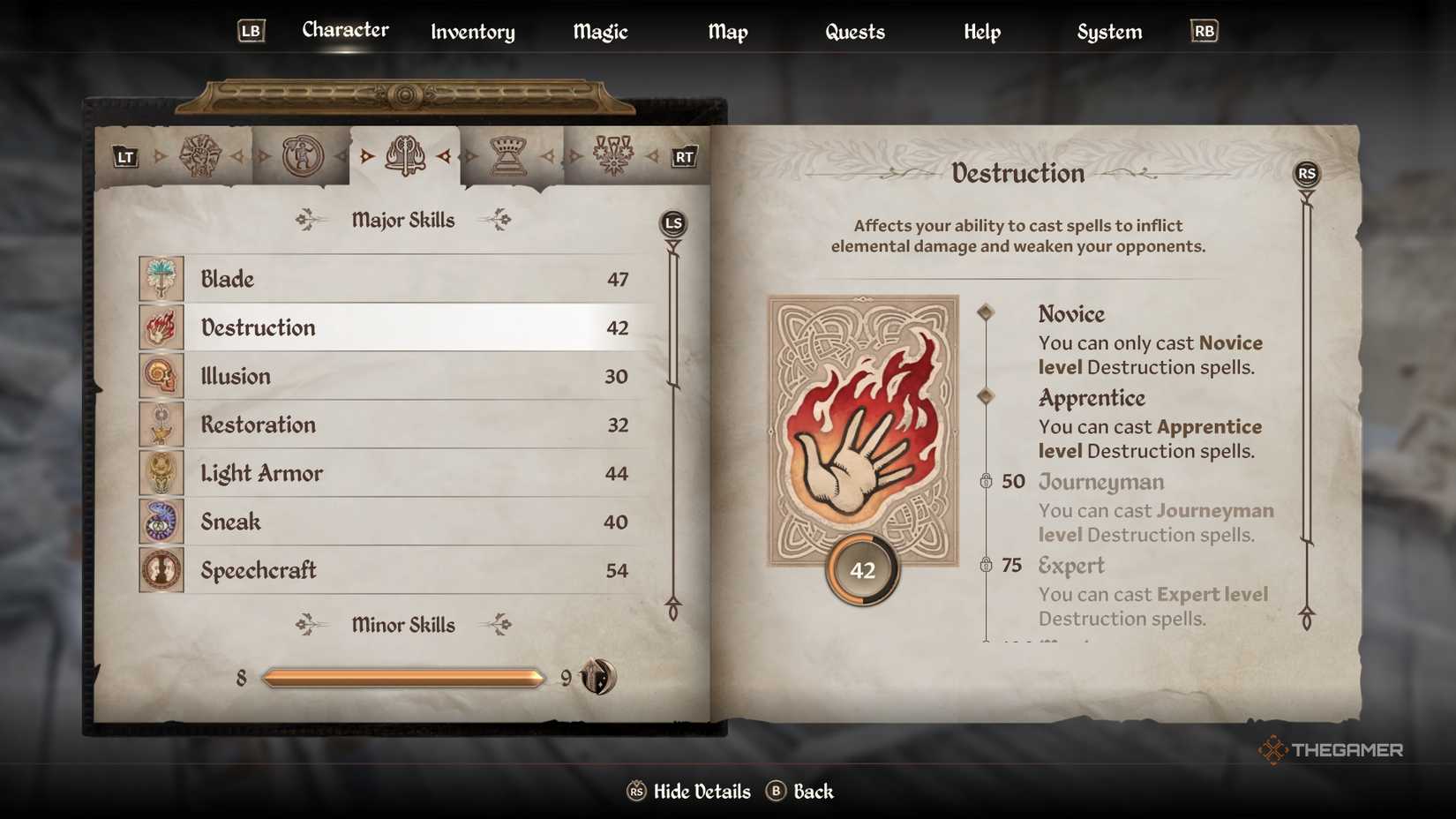
Task: Select the Light Armor skill icon
Action: [161, 472]
